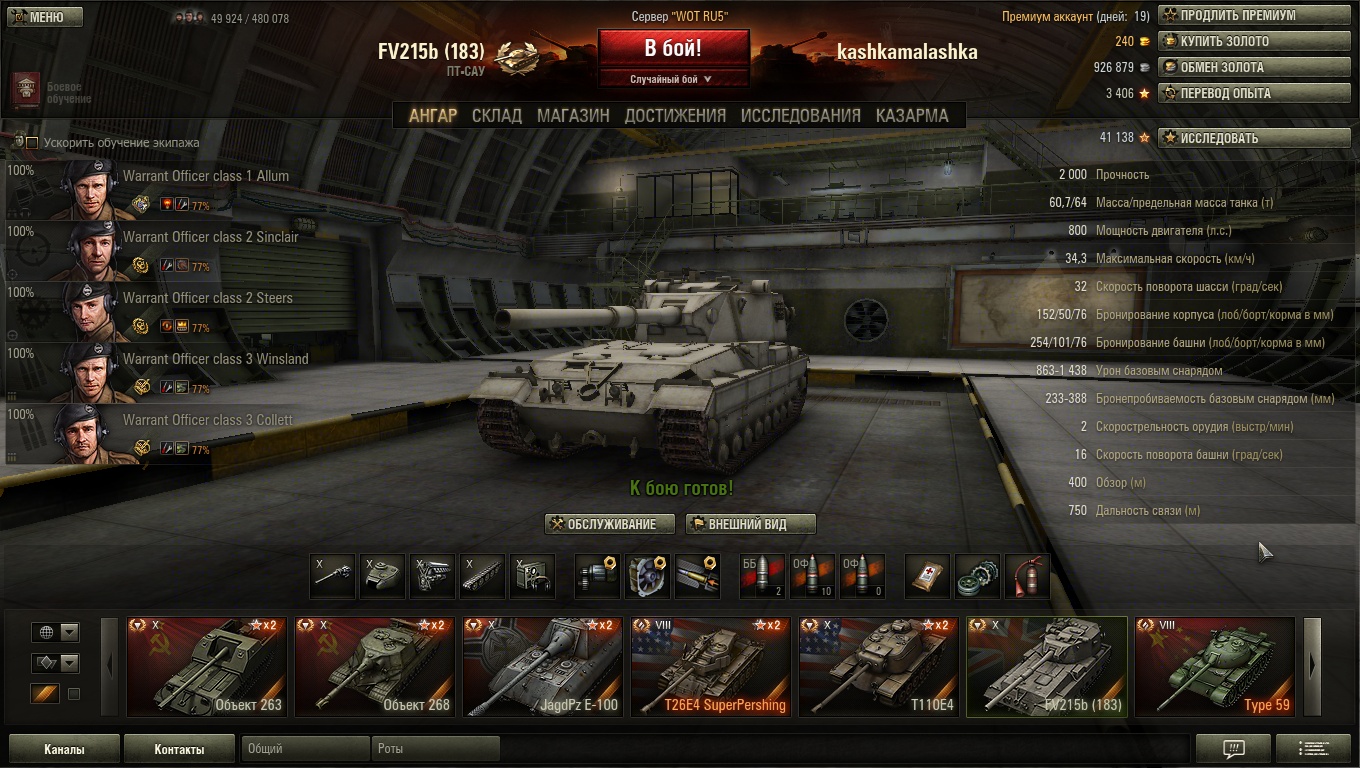
Task: Switch to the СКЛАД tab
Action: coord(497,115)
